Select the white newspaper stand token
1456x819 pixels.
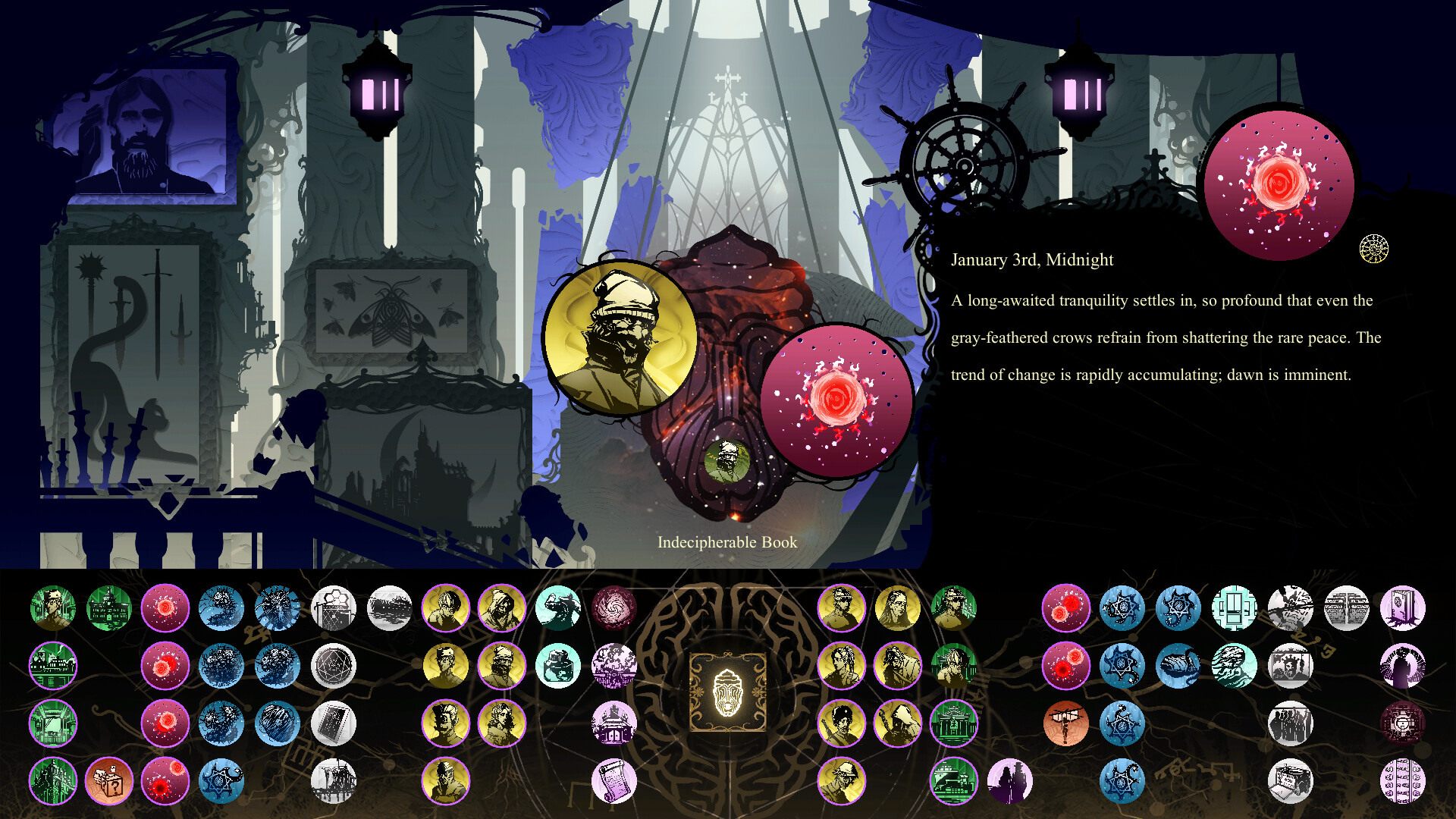pos(1290,781)
